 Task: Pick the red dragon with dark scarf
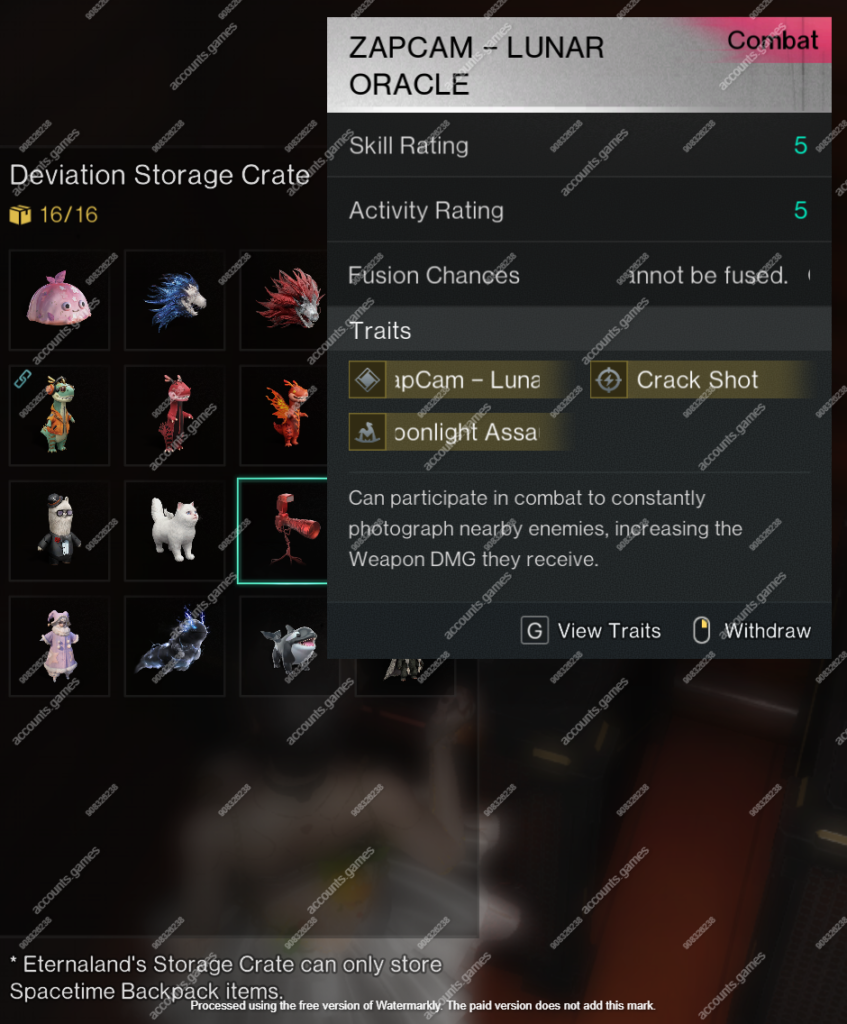tap(175, 415)
